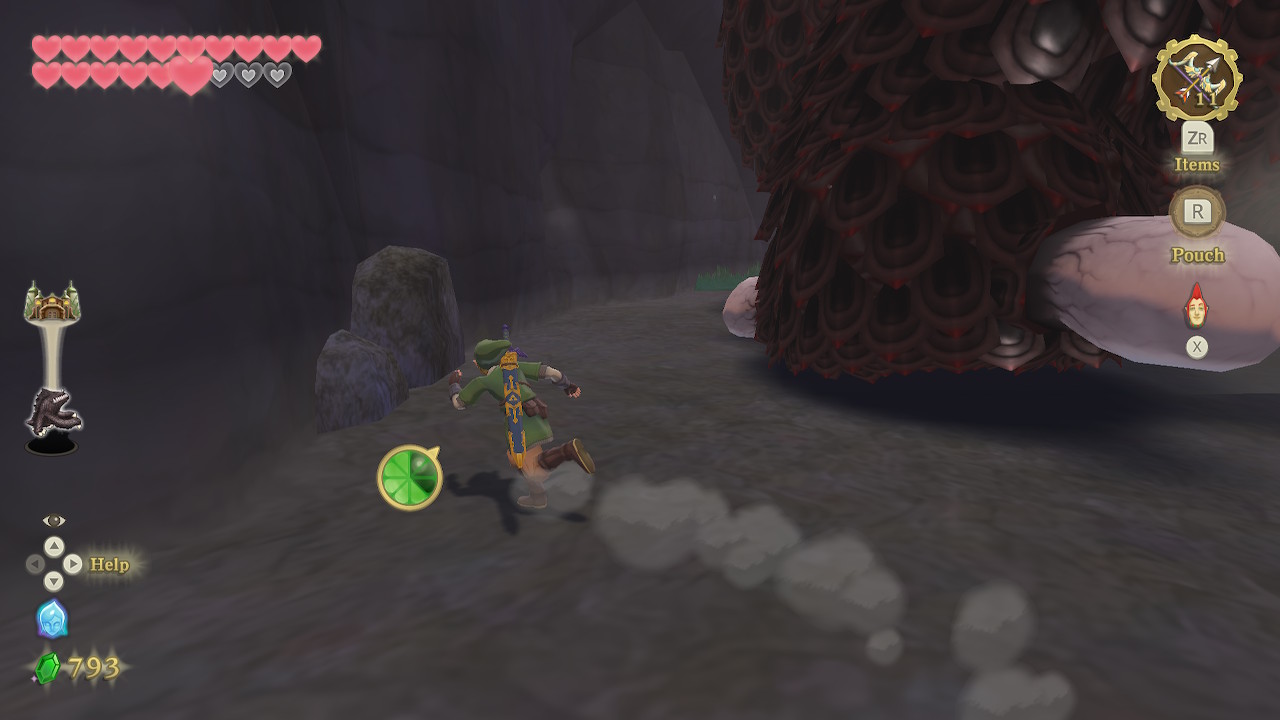The image size is (1280, 720).
Task: Open the Help prompt
Action: [109, 565]
